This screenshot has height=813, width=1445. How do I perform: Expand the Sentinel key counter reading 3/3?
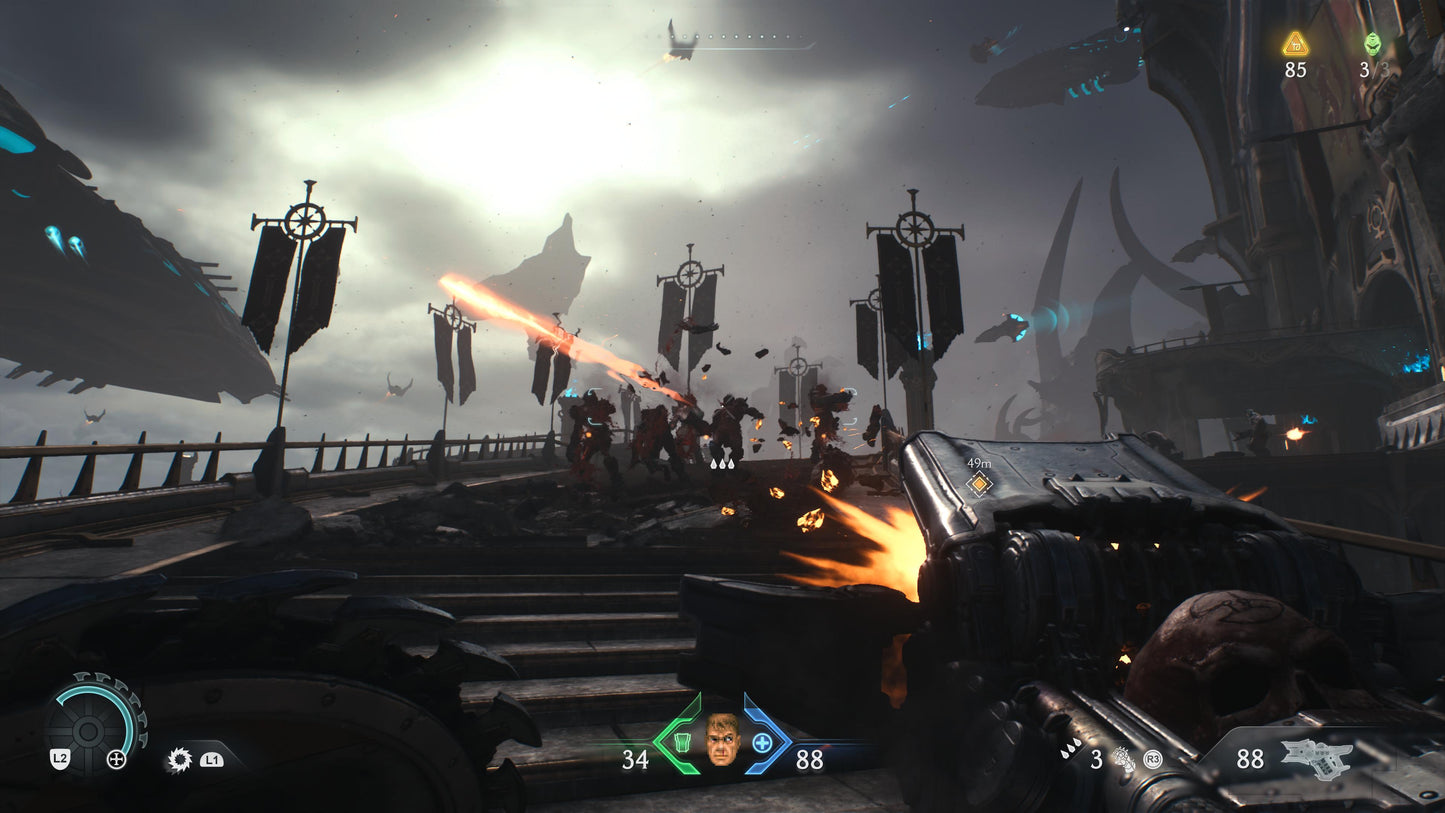(1374, 71)
